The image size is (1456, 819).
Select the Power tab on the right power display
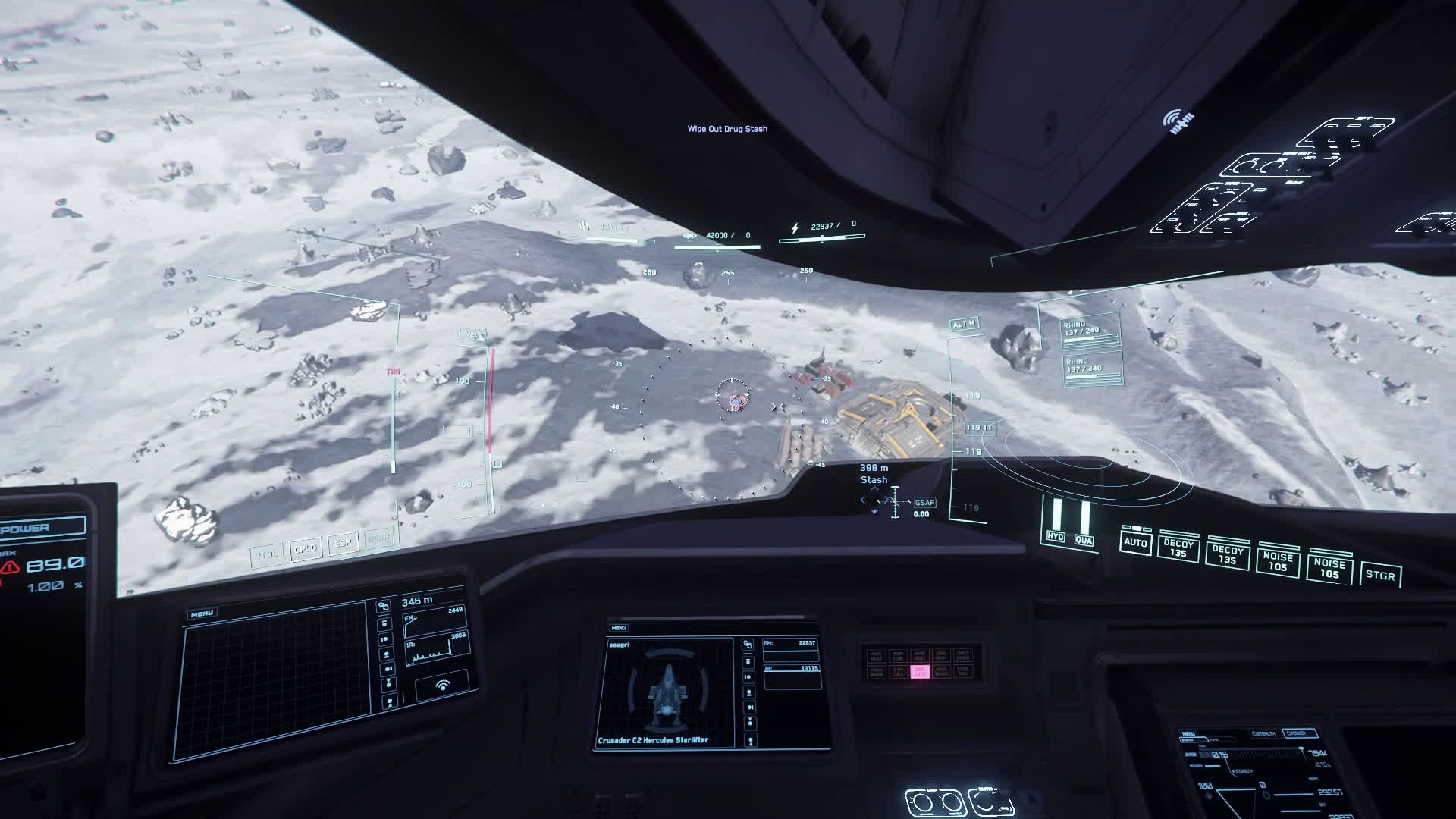point(1298,733)
